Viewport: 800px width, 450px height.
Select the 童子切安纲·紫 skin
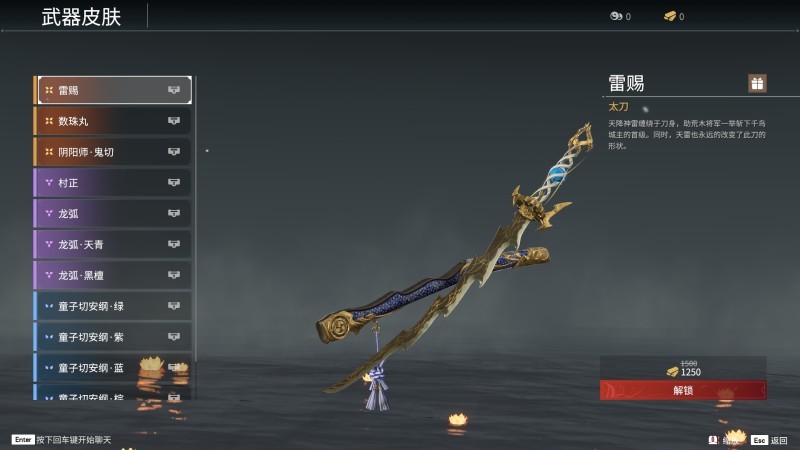(x=113, y=337)
